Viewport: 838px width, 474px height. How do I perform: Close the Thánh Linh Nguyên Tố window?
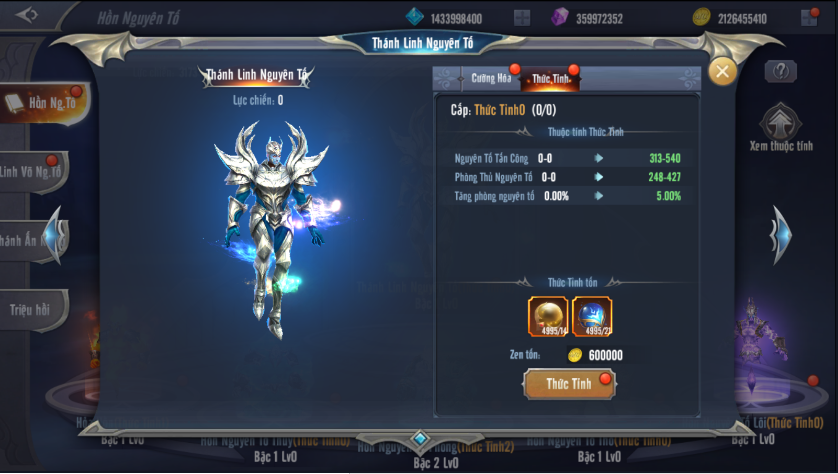tap(722, 71)
